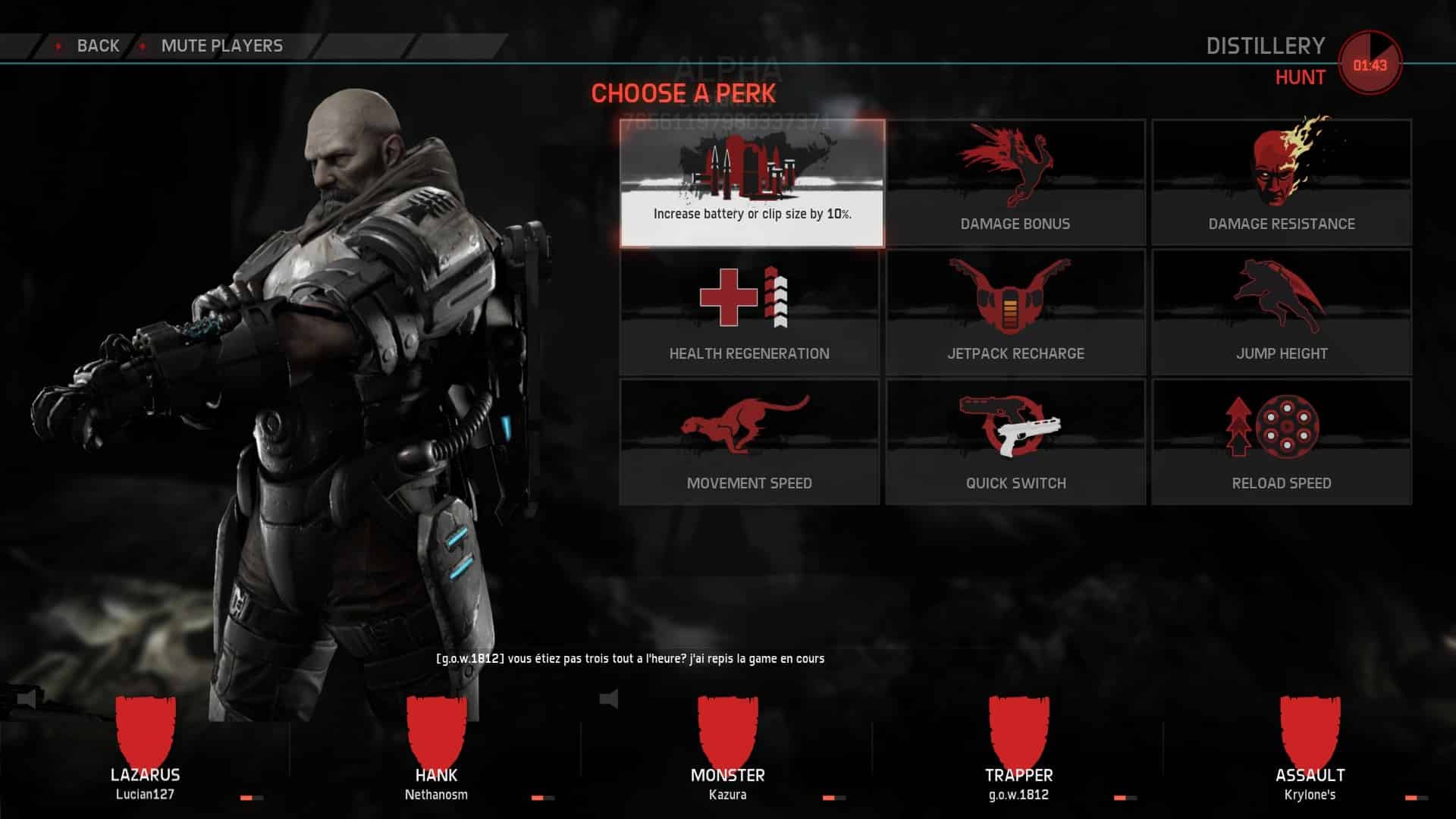Open the Mute Players option

(x=221, y=46)
